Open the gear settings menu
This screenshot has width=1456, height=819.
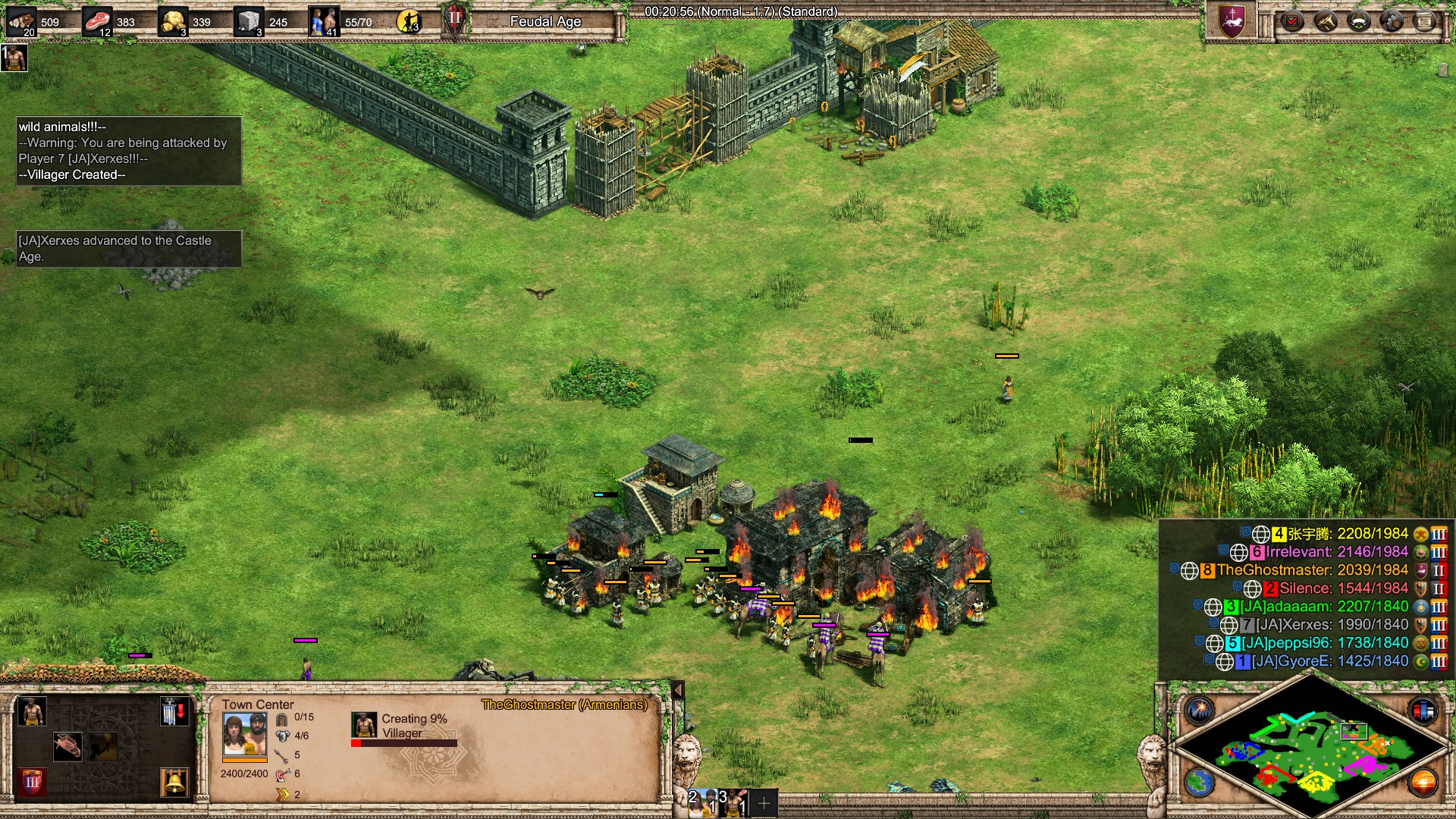pos(1392,21)
